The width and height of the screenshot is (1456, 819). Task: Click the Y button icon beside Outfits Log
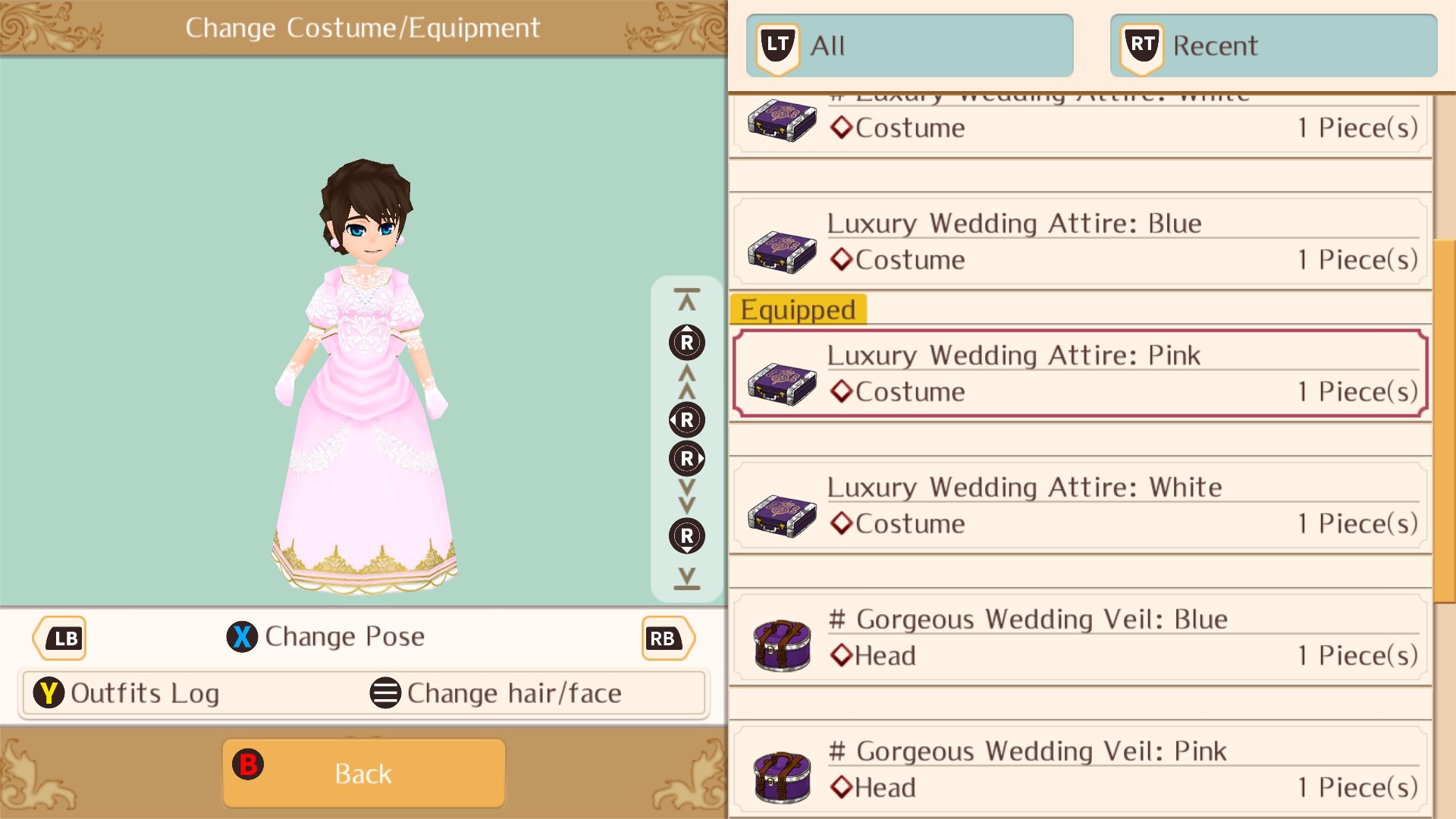(x=49, y=692)
